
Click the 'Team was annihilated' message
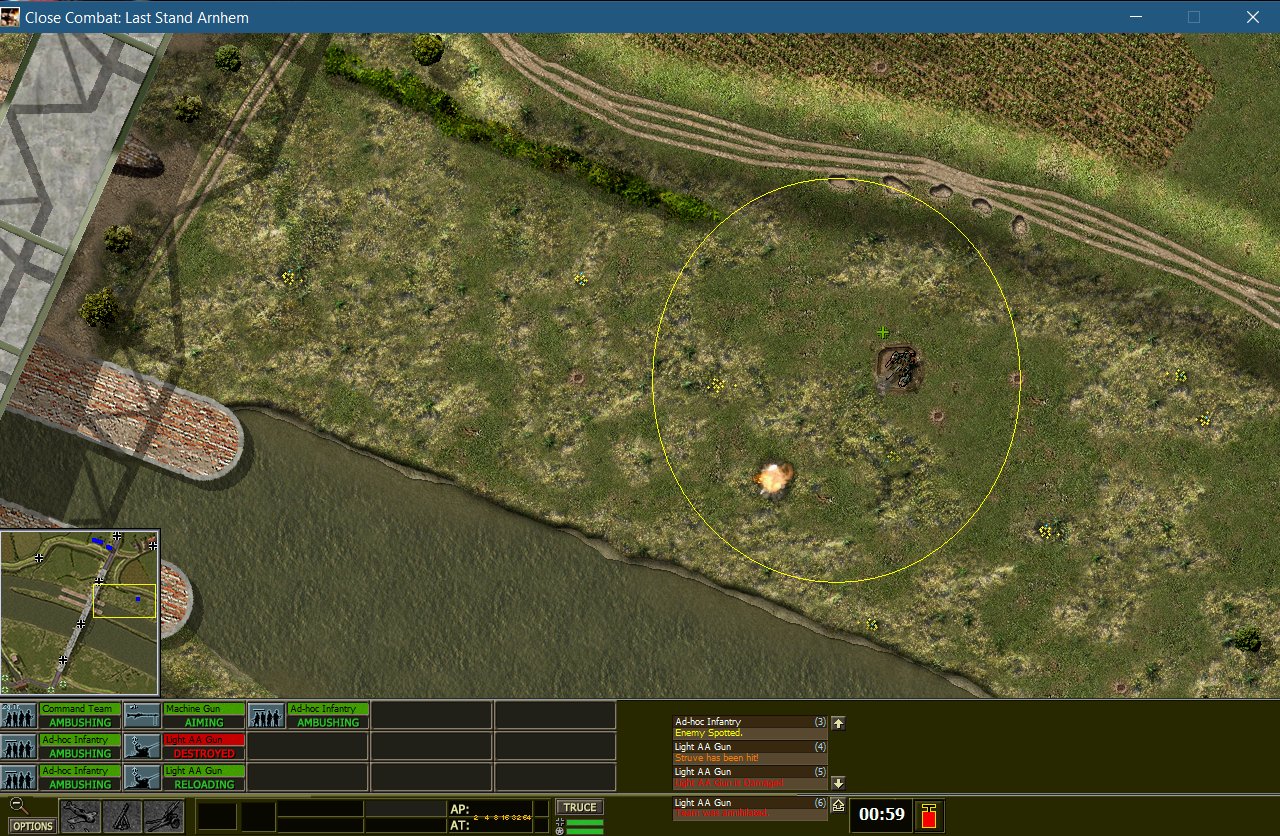point(750,808)
